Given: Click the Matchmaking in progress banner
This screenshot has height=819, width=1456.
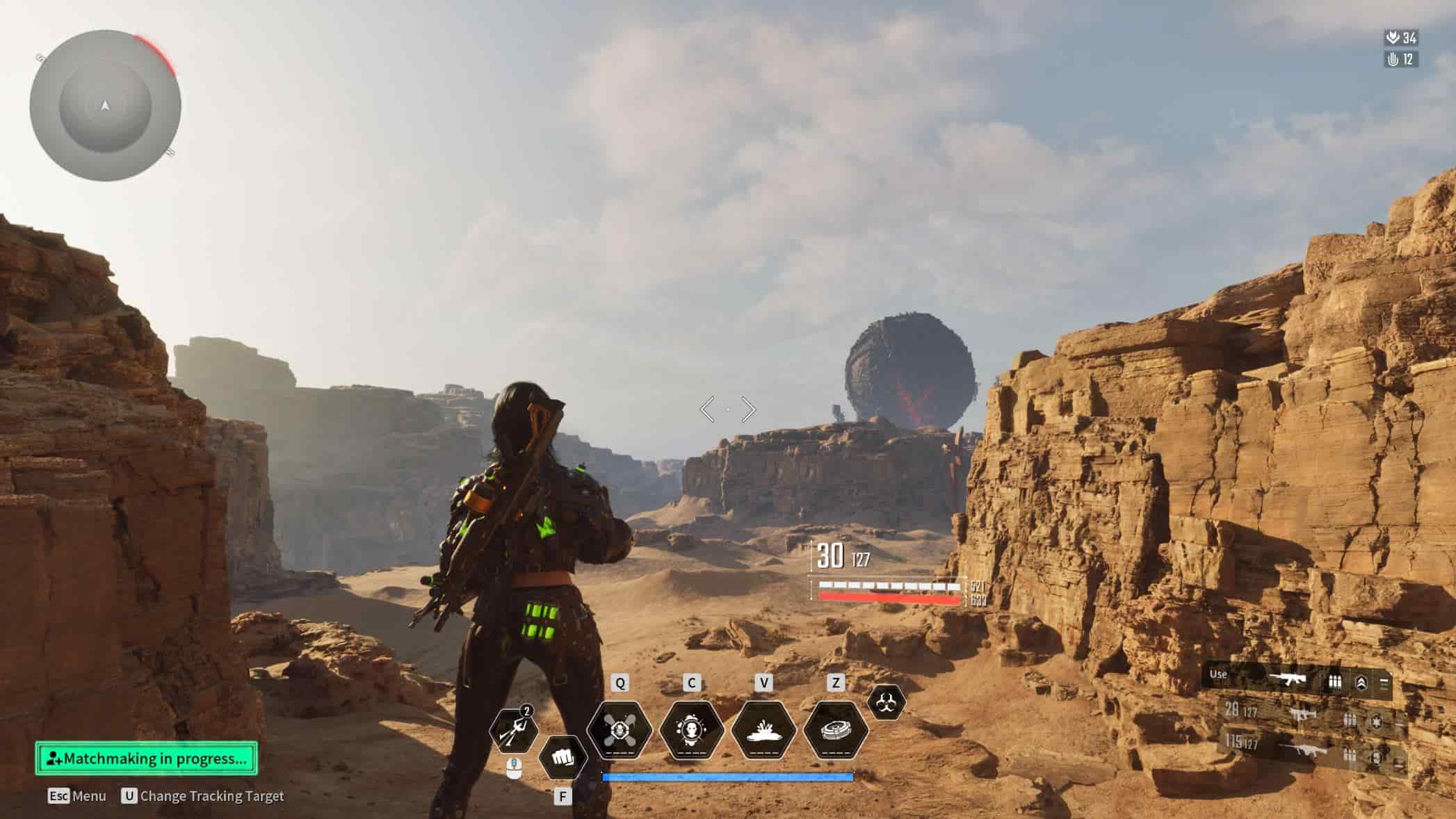Looking at the screenshot, I should pyautogui.click(x=147, y=760).
